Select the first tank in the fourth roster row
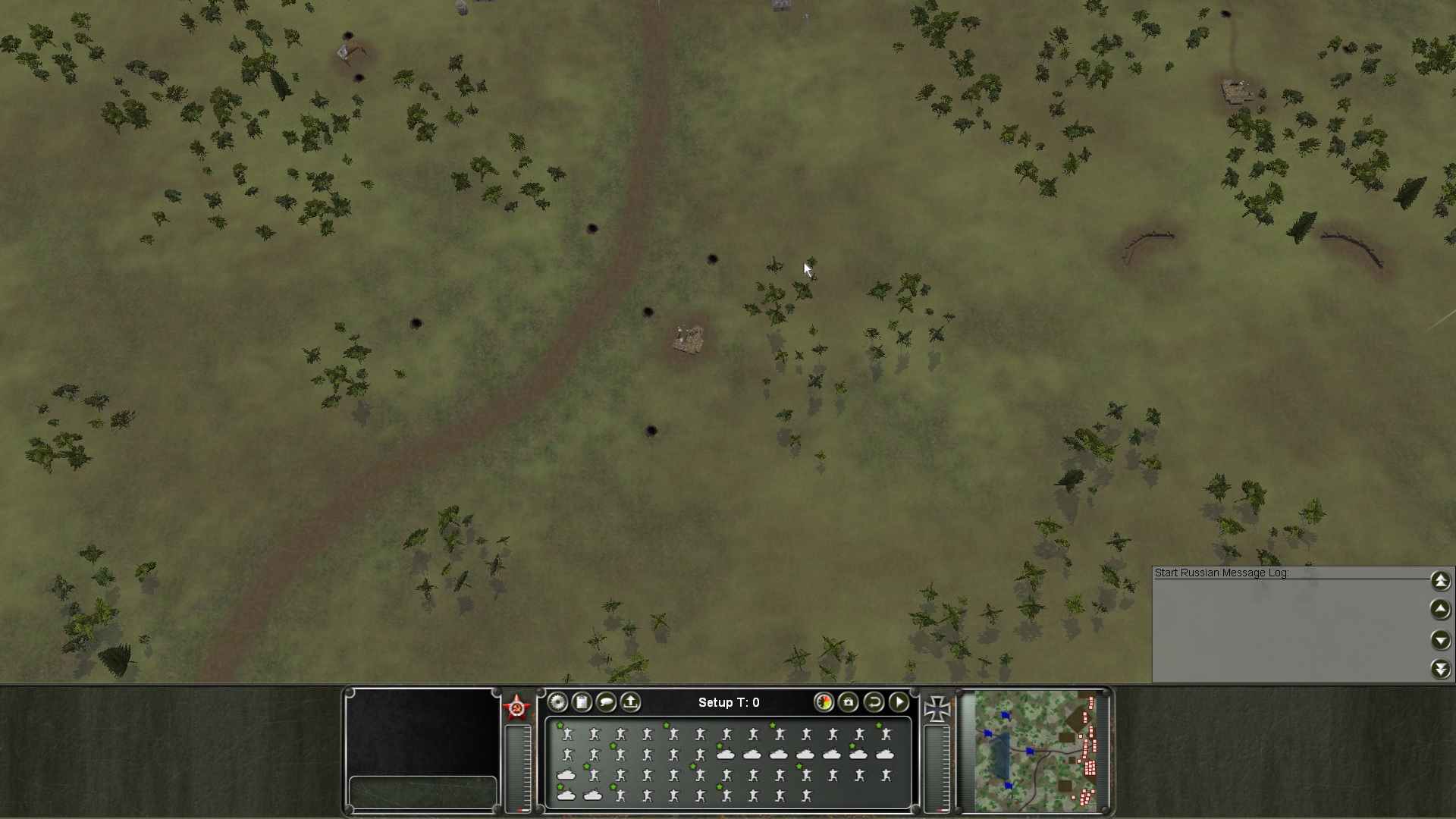The height and width of the screenshot is (819, 1456). [566, 795]
